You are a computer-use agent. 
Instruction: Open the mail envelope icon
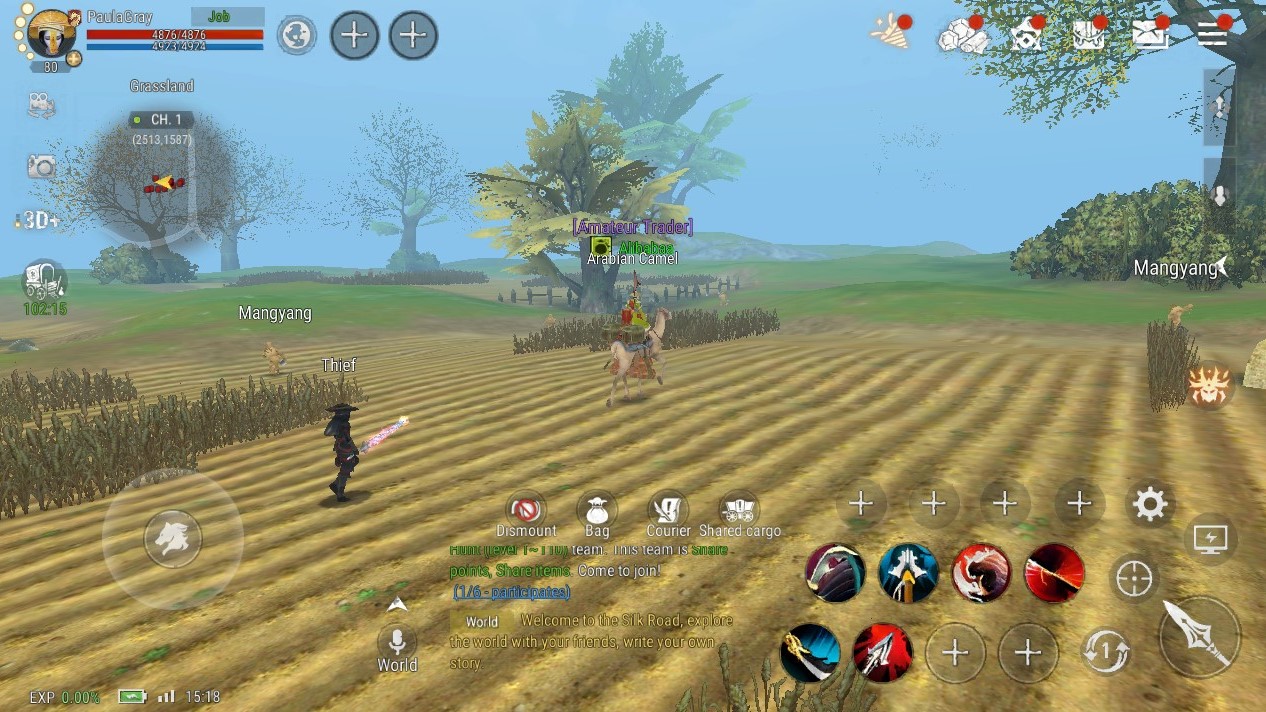click(1150, 35)
